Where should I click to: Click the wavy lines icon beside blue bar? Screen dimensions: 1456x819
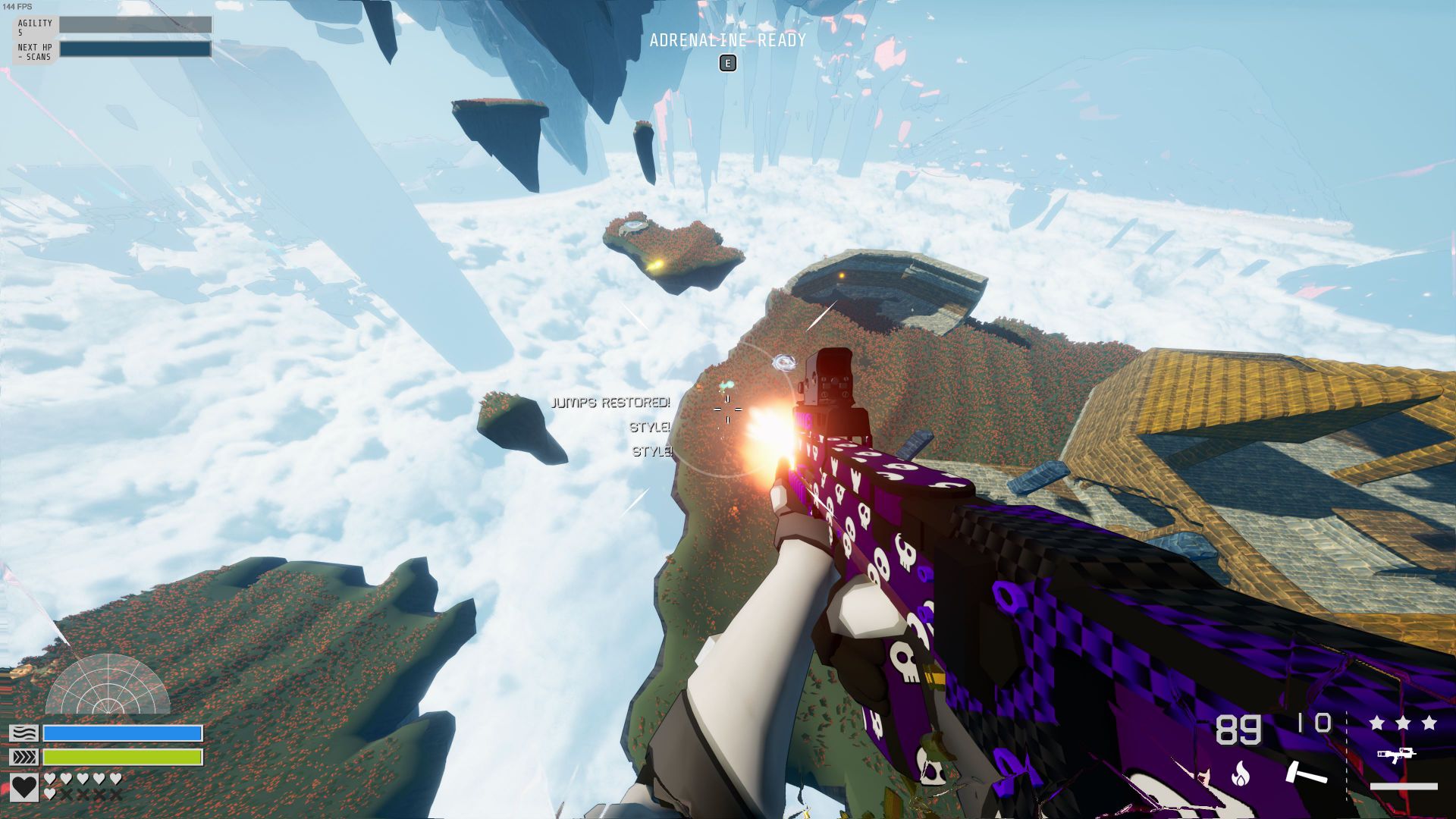[24, 733]
